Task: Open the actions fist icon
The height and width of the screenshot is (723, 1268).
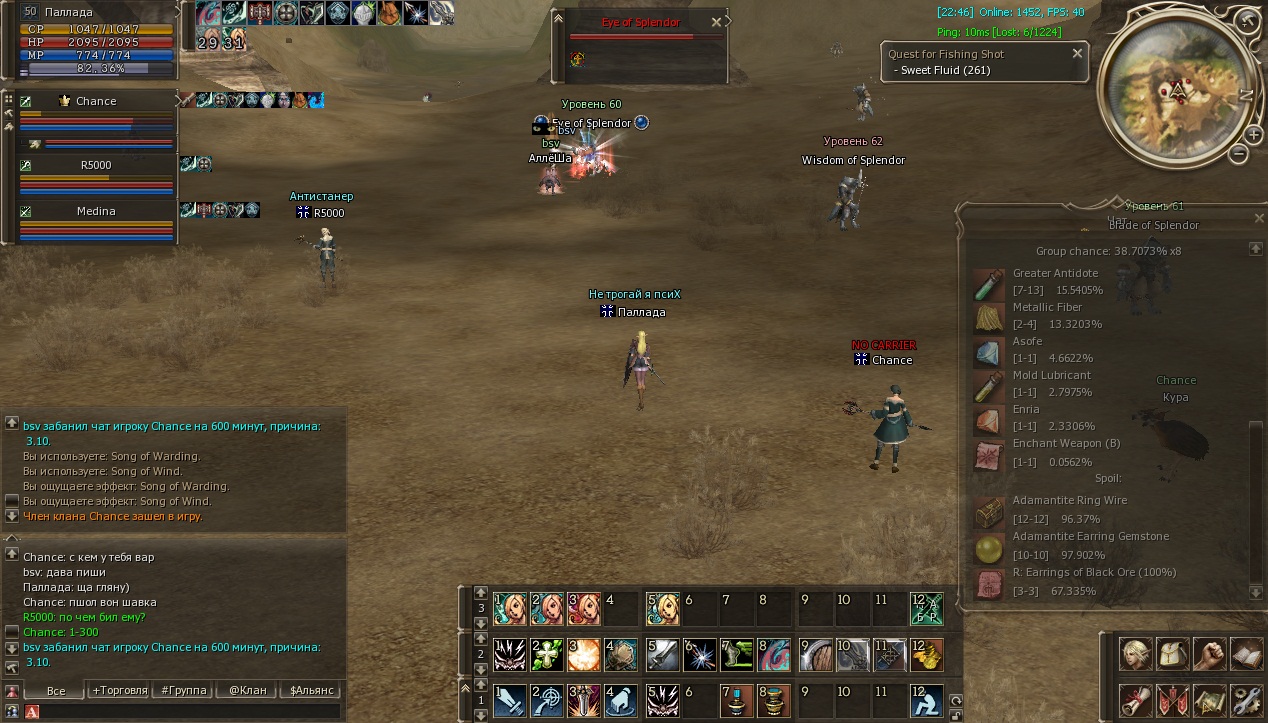Action: click(x=1209, y=653)
